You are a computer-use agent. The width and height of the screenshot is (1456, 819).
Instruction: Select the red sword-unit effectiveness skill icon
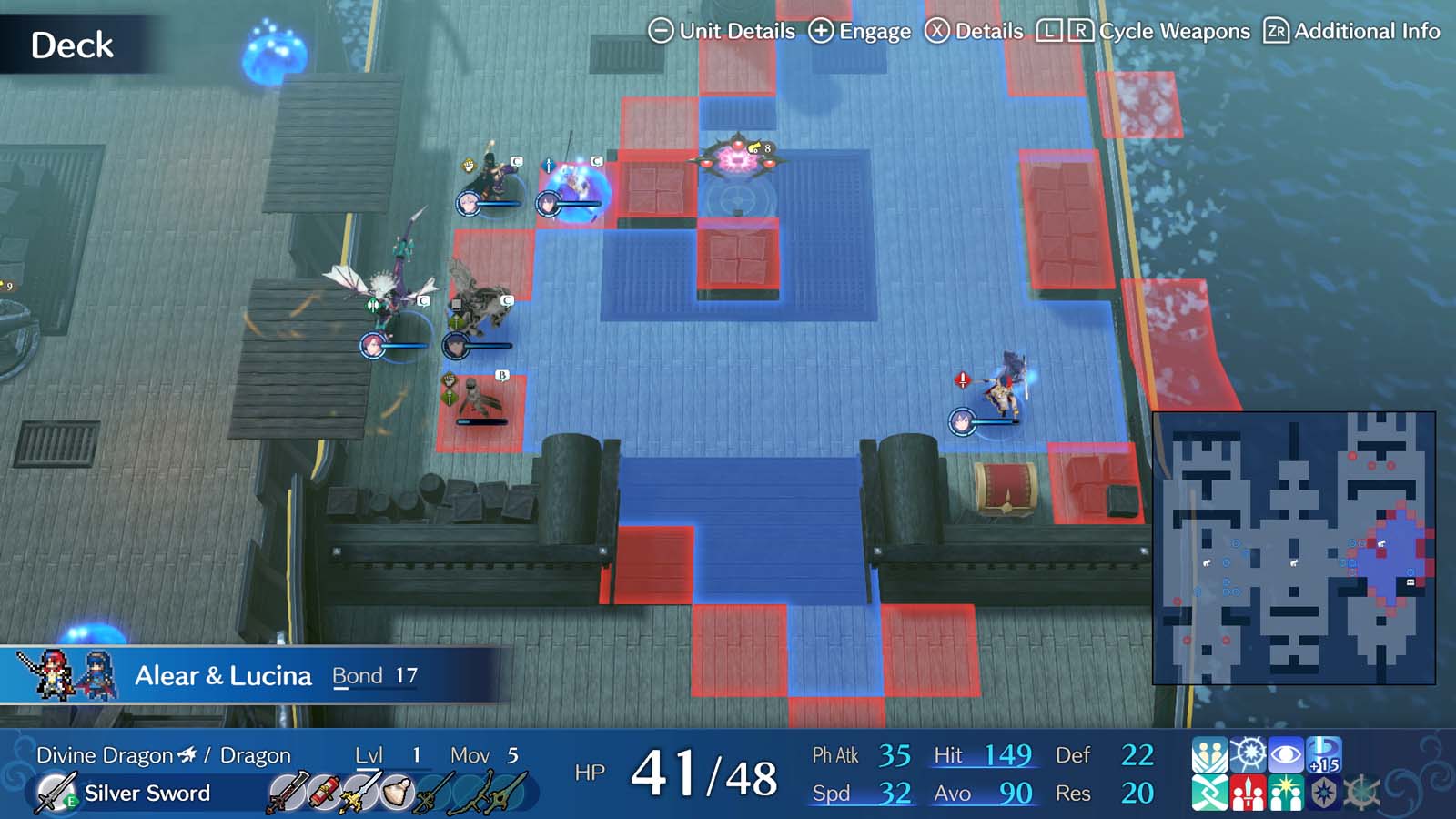[x=1249, y=792]
